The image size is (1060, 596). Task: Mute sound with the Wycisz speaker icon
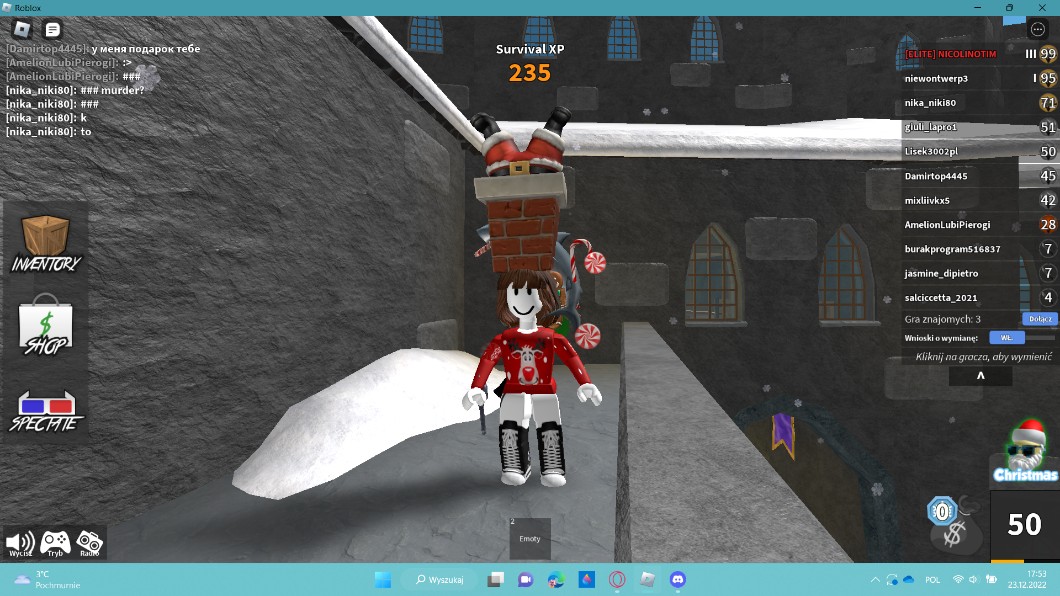(x=20, y=544)
